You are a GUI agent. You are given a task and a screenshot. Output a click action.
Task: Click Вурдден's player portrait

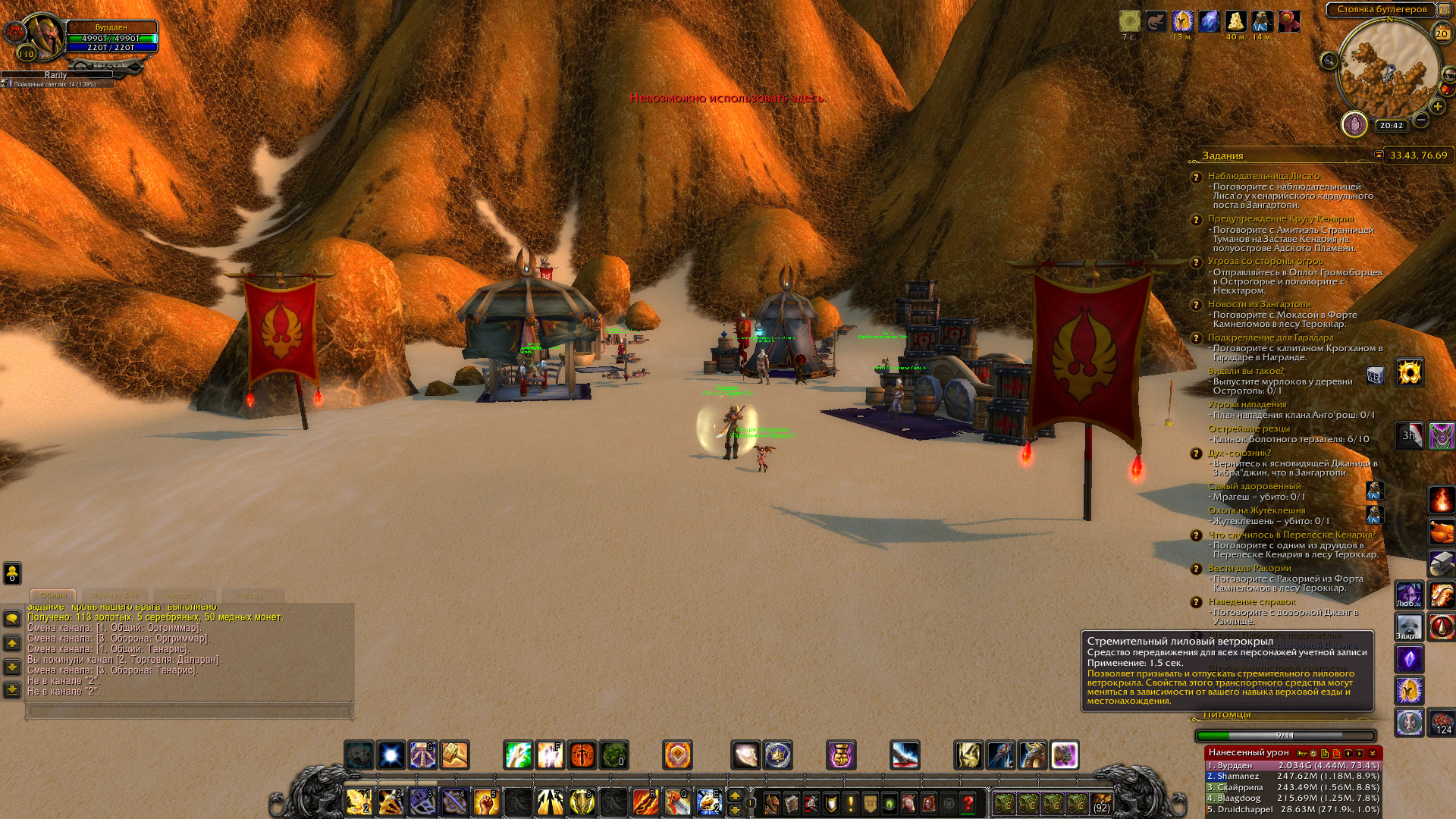pyautogui.click(x=44, y=36)
